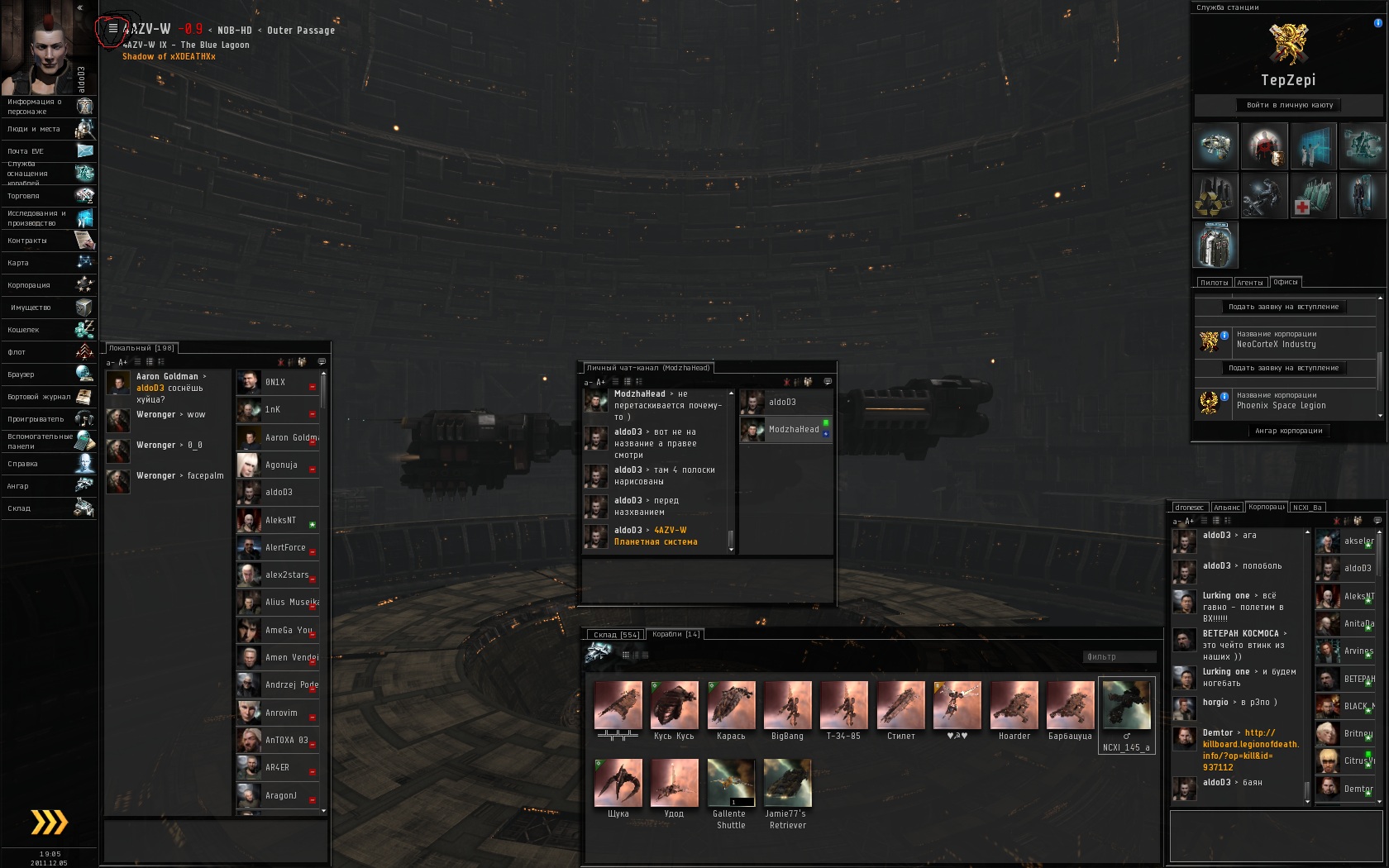Switch to the Склад inventory tab
The height and width of the screenshot is (868, 1389).
click(615, 635)
